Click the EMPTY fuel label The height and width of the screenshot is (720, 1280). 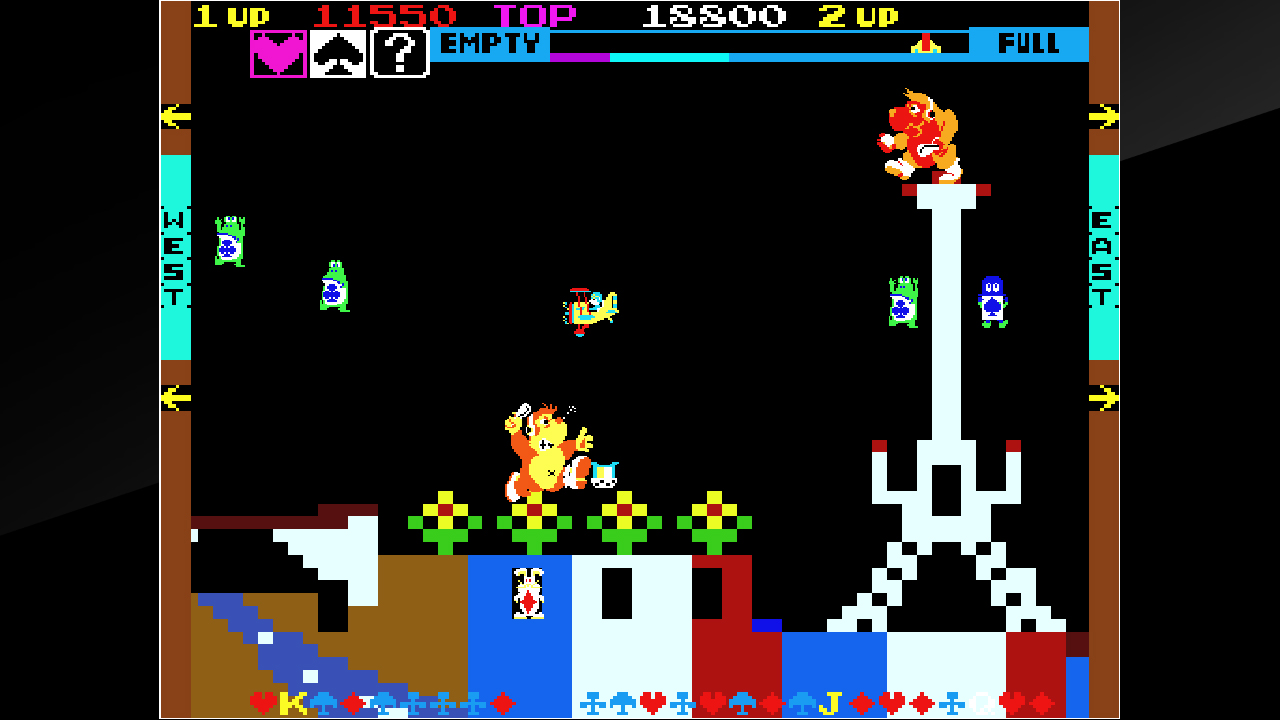(x=491, y=43)
